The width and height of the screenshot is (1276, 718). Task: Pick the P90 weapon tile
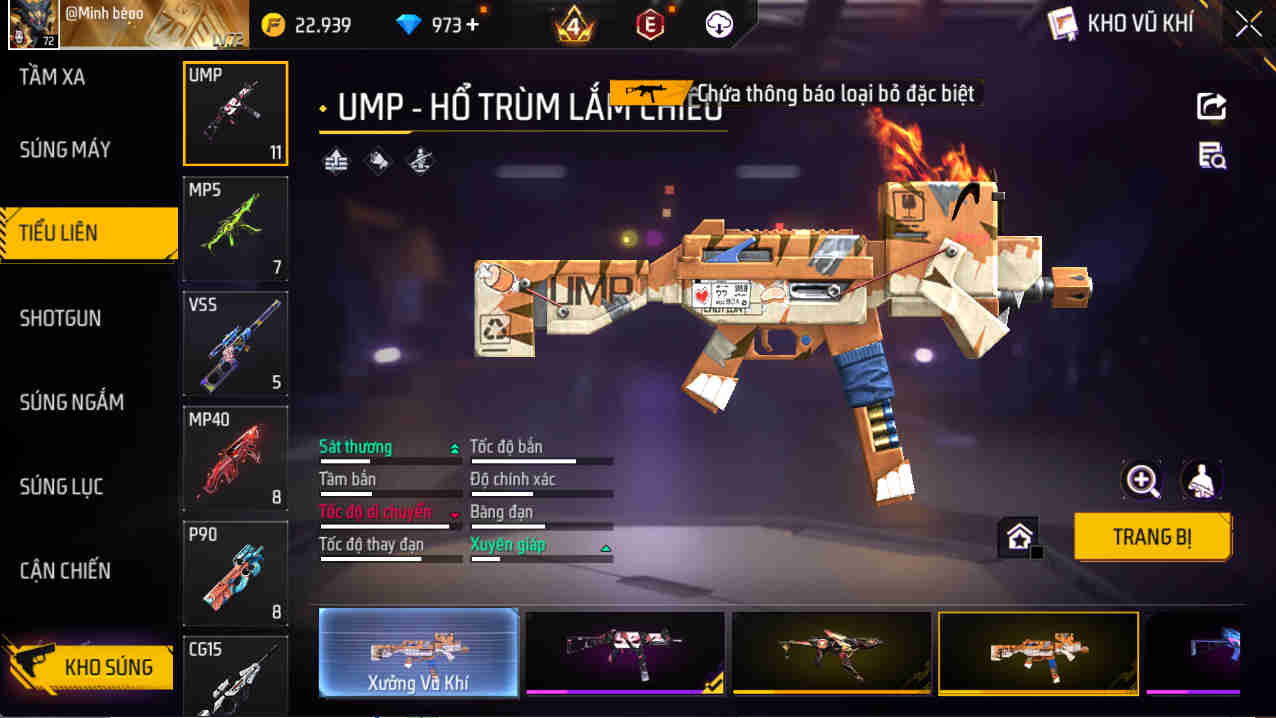235,572
